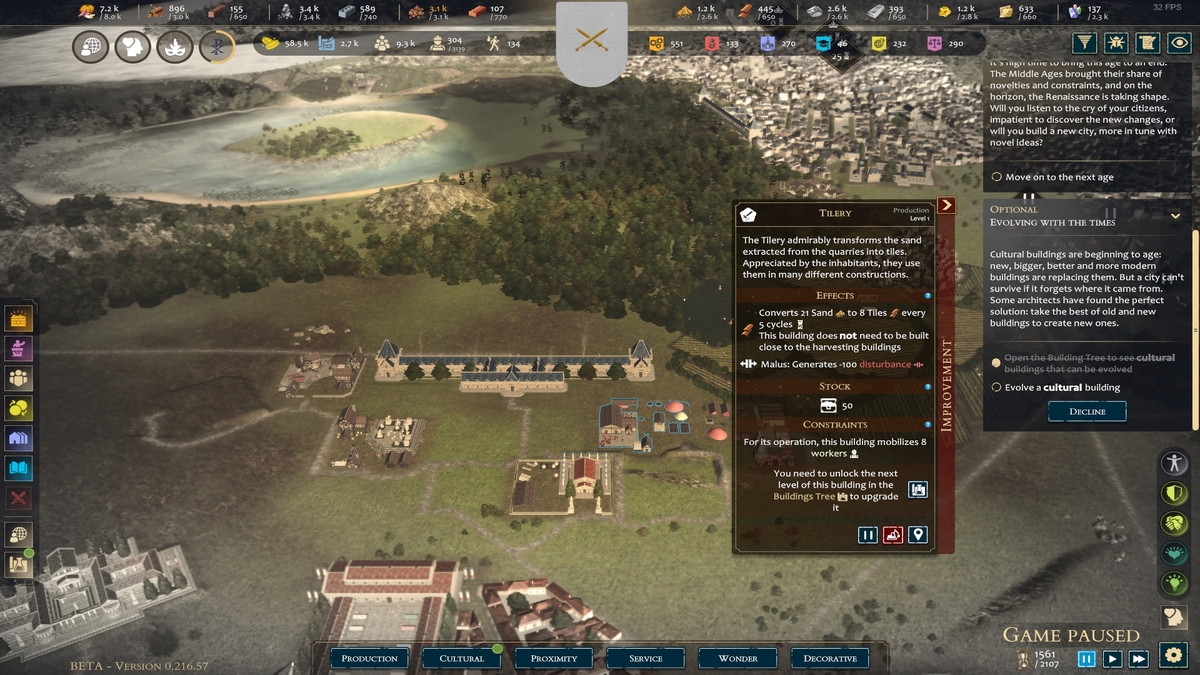Demolish the Tilery with the red bulldozer button

[x=893, y=535]
